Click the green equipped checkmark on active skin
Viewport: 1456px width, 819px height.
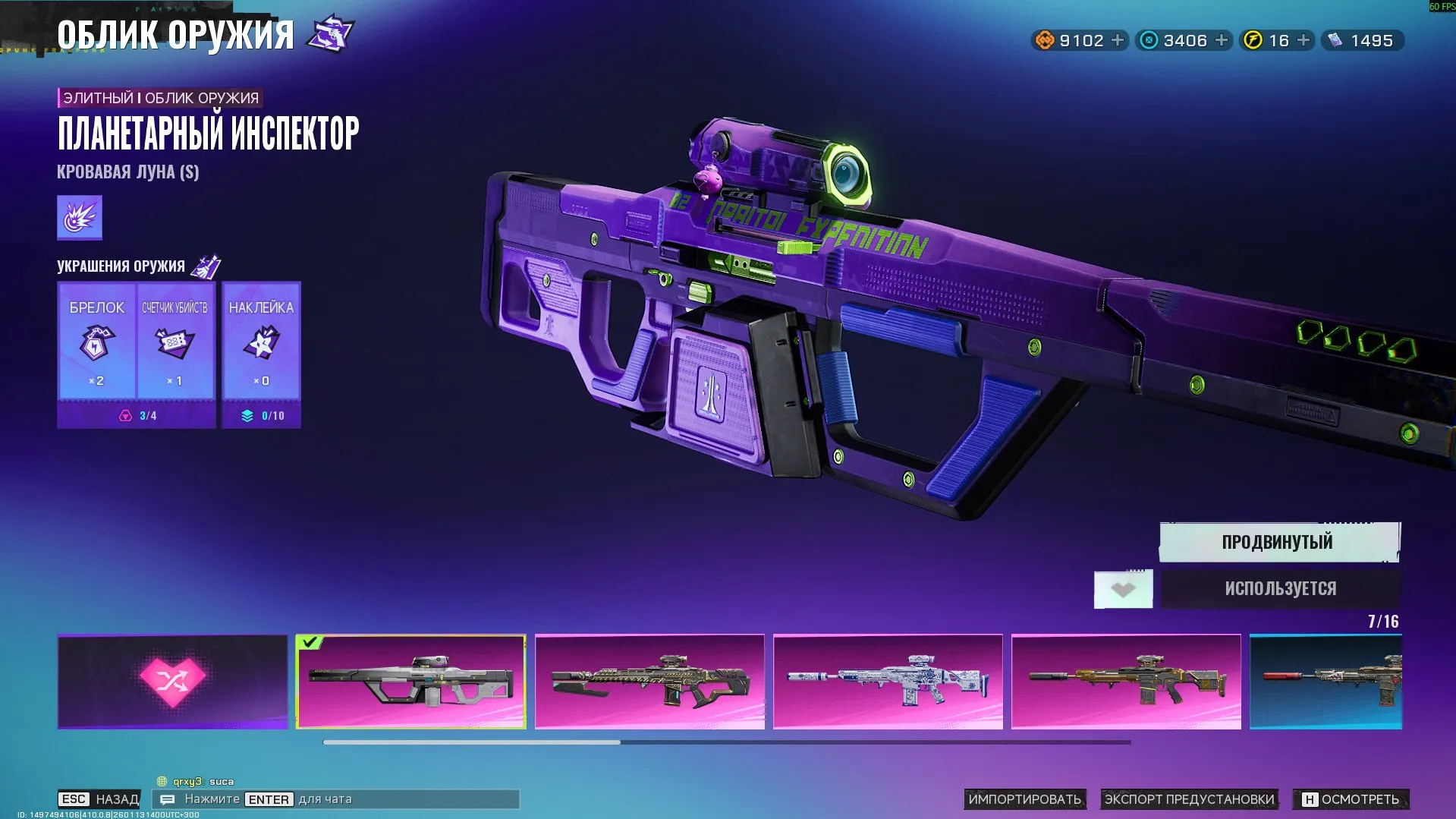(x=310, y=641)
